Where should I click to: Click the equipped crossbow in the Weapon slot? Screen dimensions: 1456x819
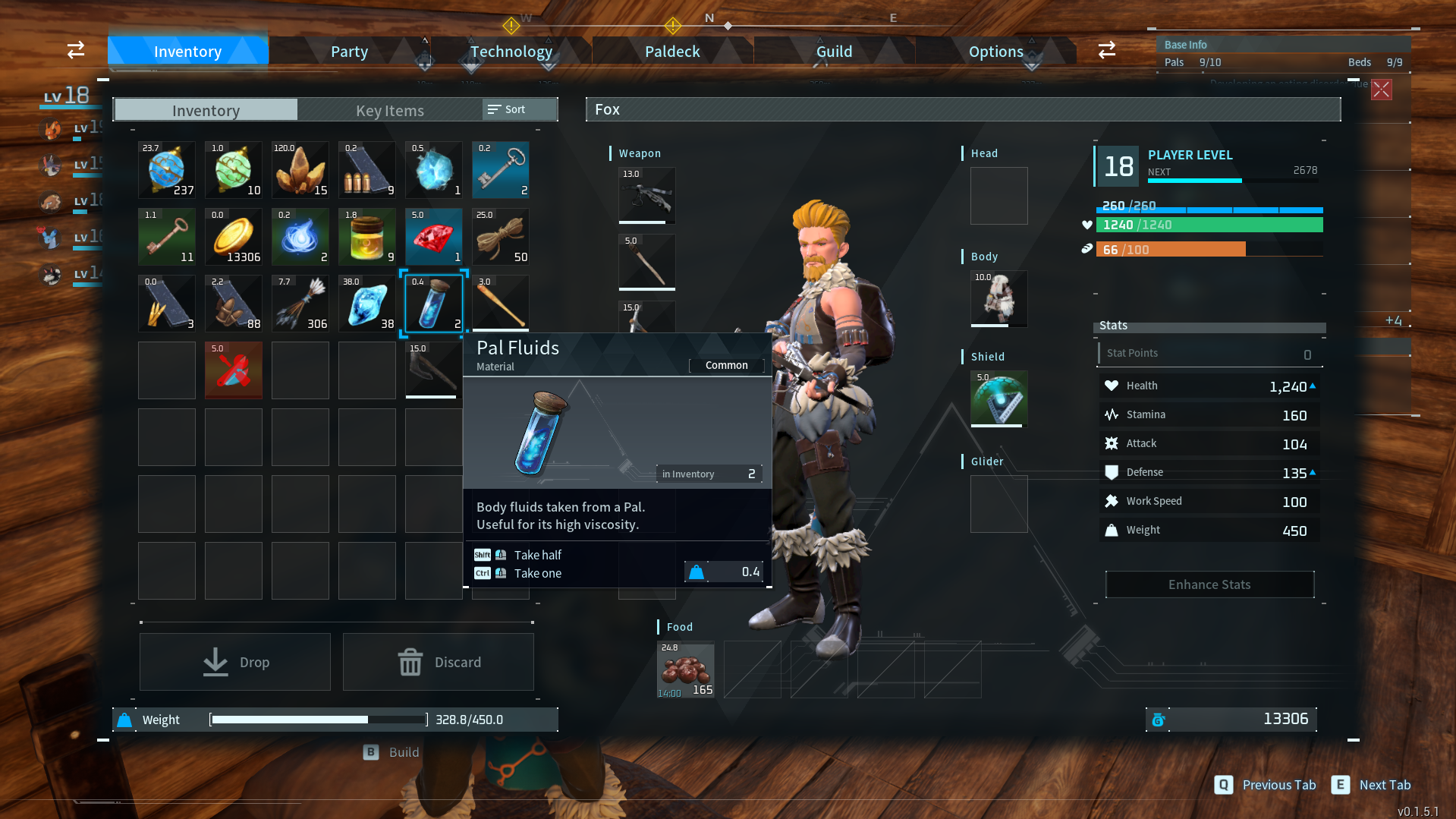coord(646,196)
